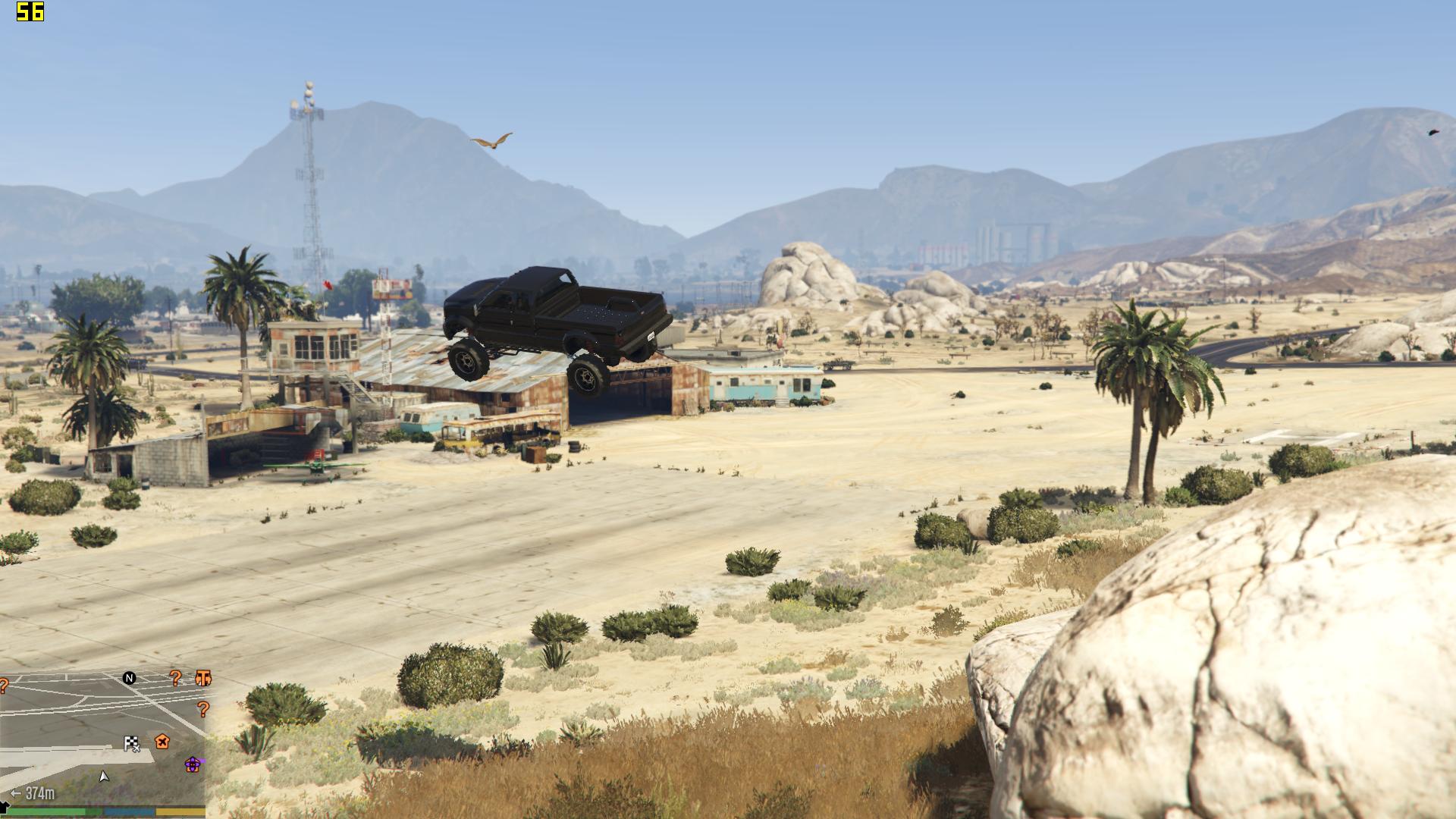Select the checkered flag race marker
The width and height of the screenshot is (1456, 819).
coord(133,744)
